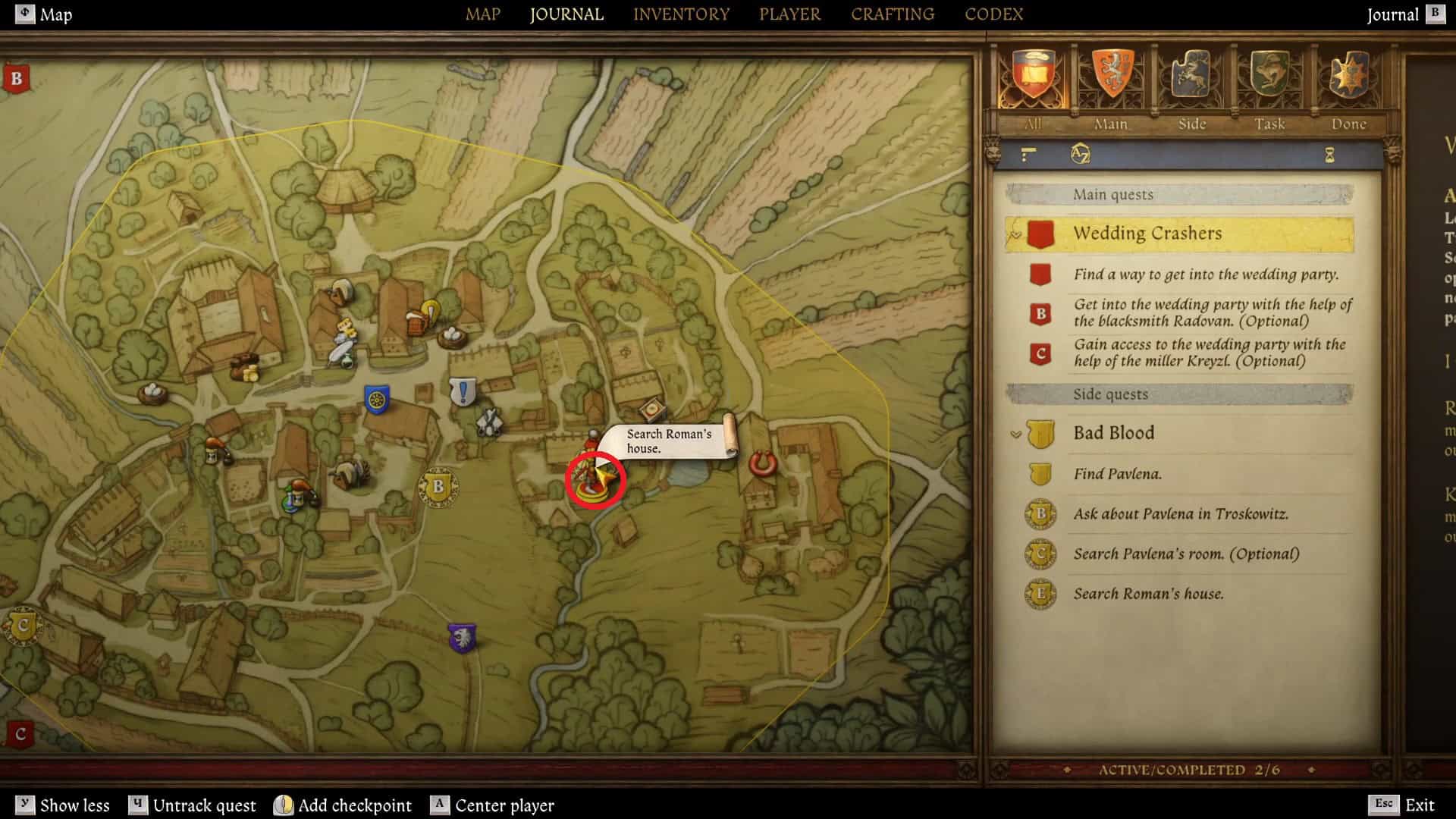1456x819 pixels.
Task: Open the Player tab
Action: pos(789,14)
